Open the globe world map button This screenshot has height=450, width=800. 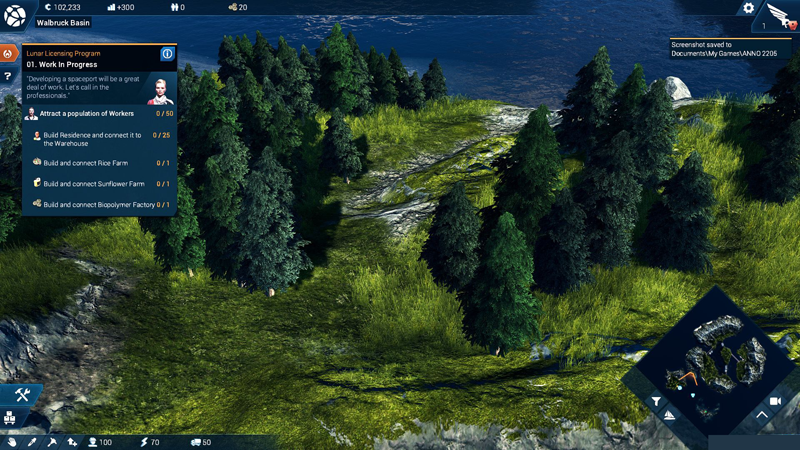pos(14,15)
